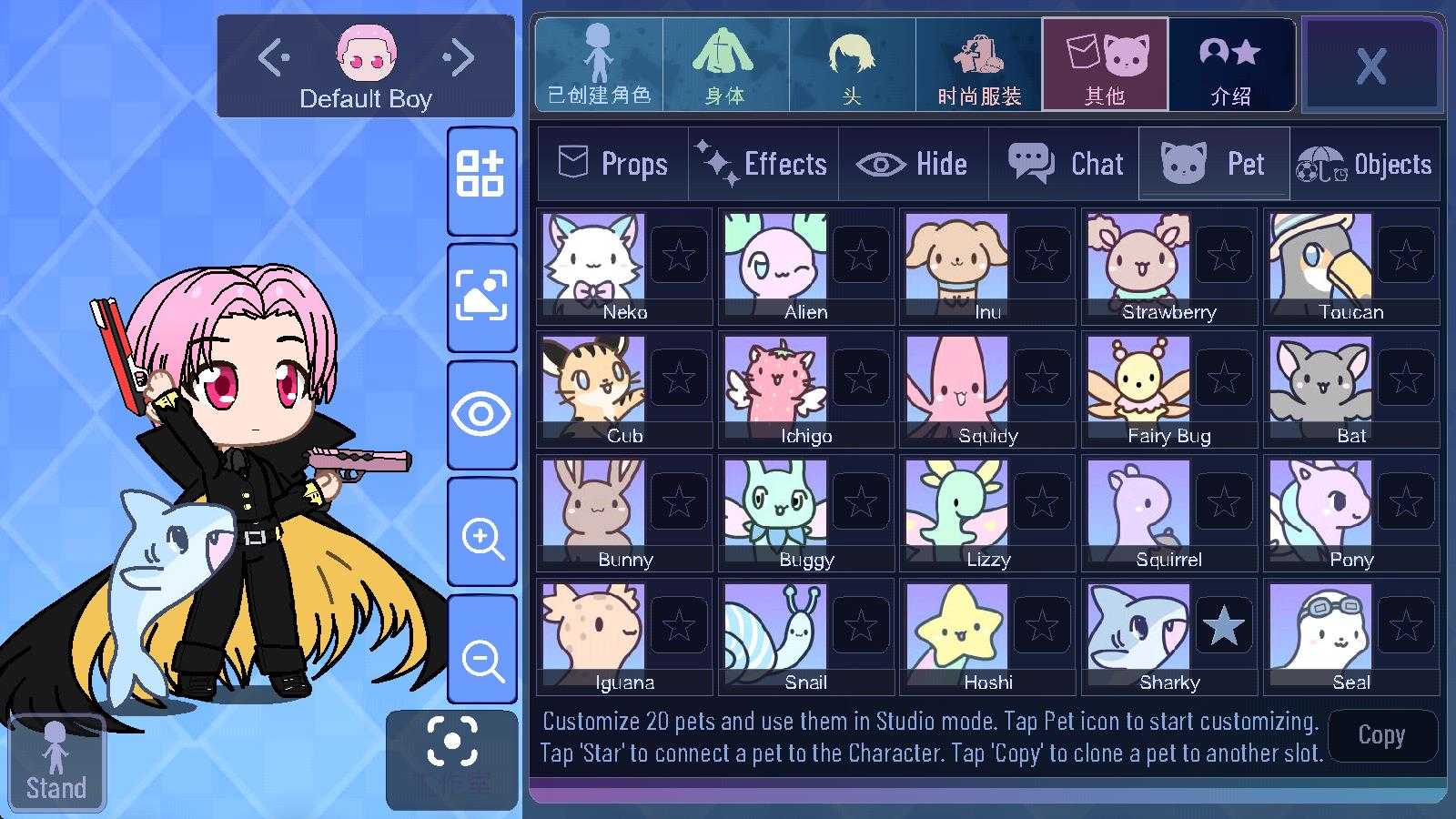Select the Hide tab
The width and height of the screenshot is (1456, 819).
(x=913, y=164)
